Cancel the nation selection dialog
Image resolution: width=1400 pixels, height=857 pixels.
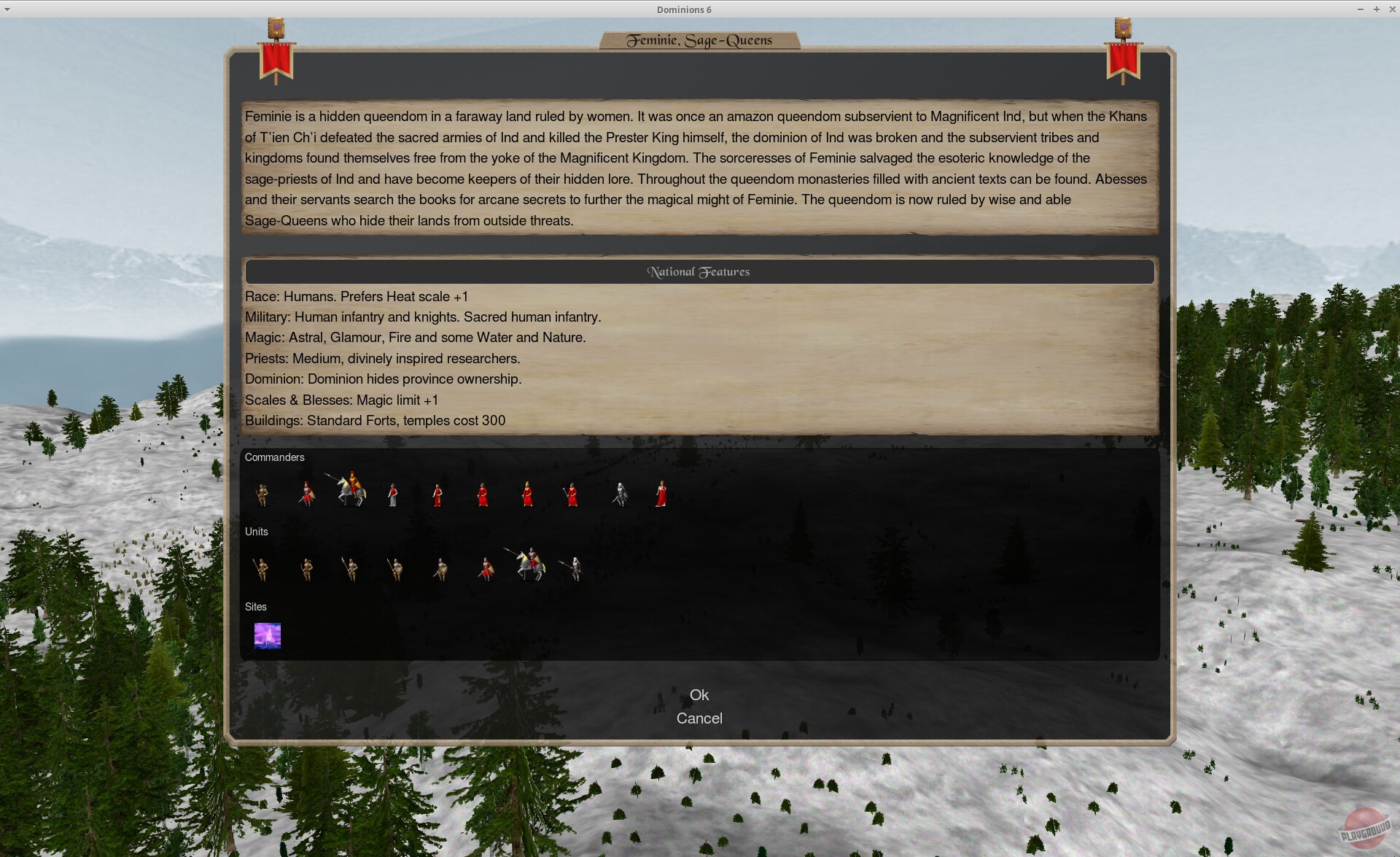coord(699,718)
